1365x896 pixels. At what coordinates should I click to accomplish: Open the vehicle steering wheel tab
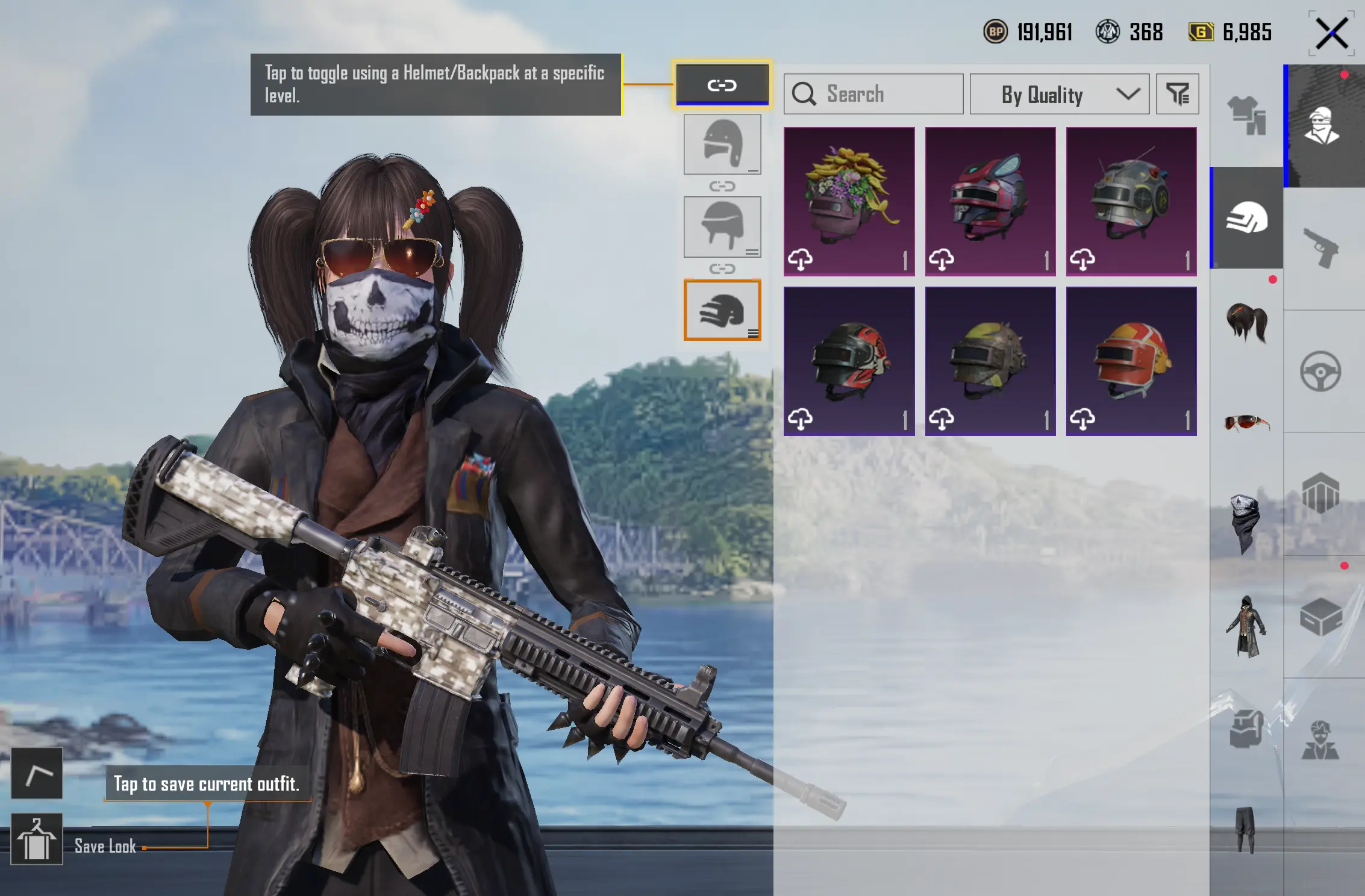point(1320,372)
